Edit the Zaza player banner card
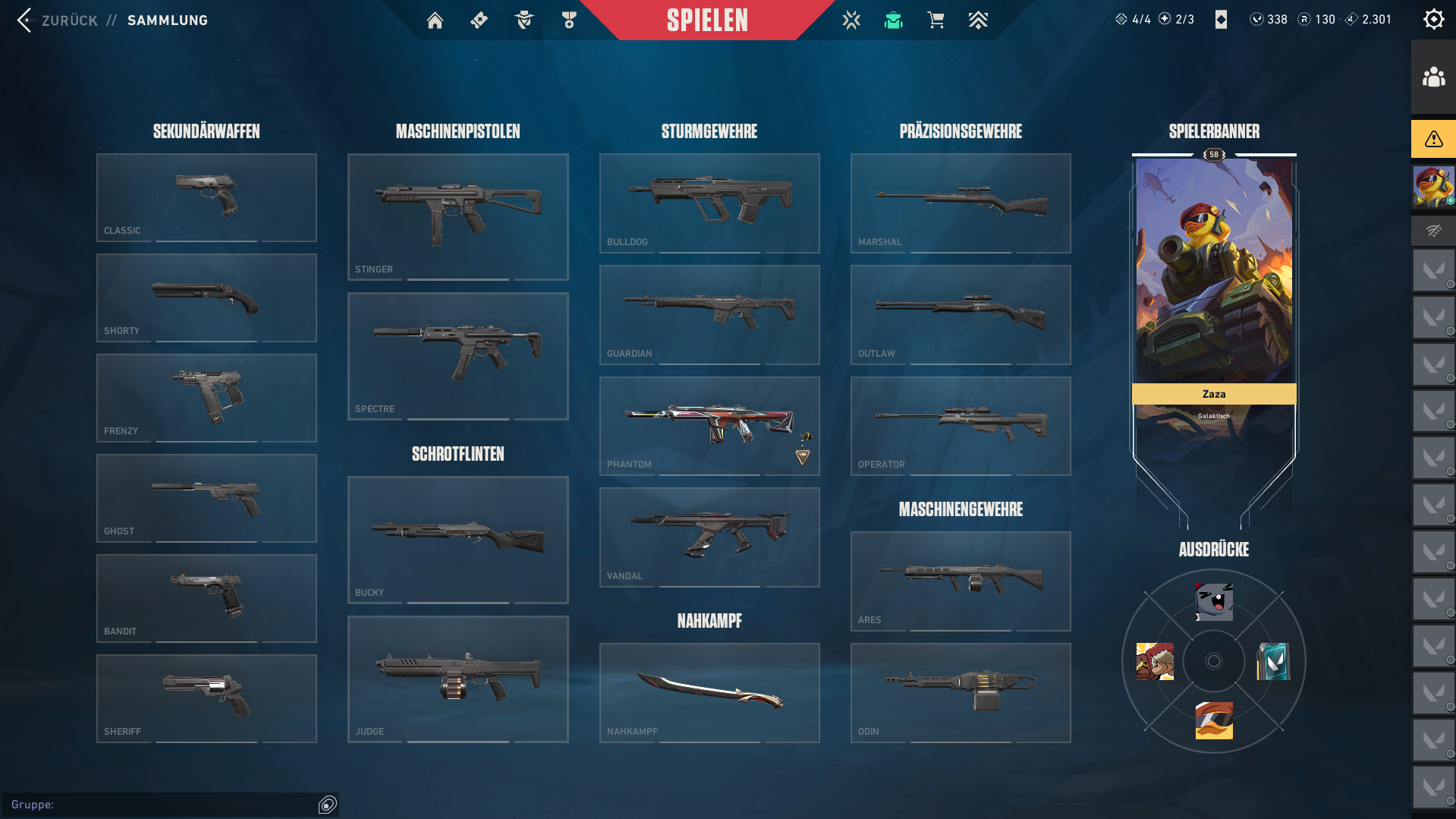The height and width of the screenshot is (819, 1456). click(1213, 304)
